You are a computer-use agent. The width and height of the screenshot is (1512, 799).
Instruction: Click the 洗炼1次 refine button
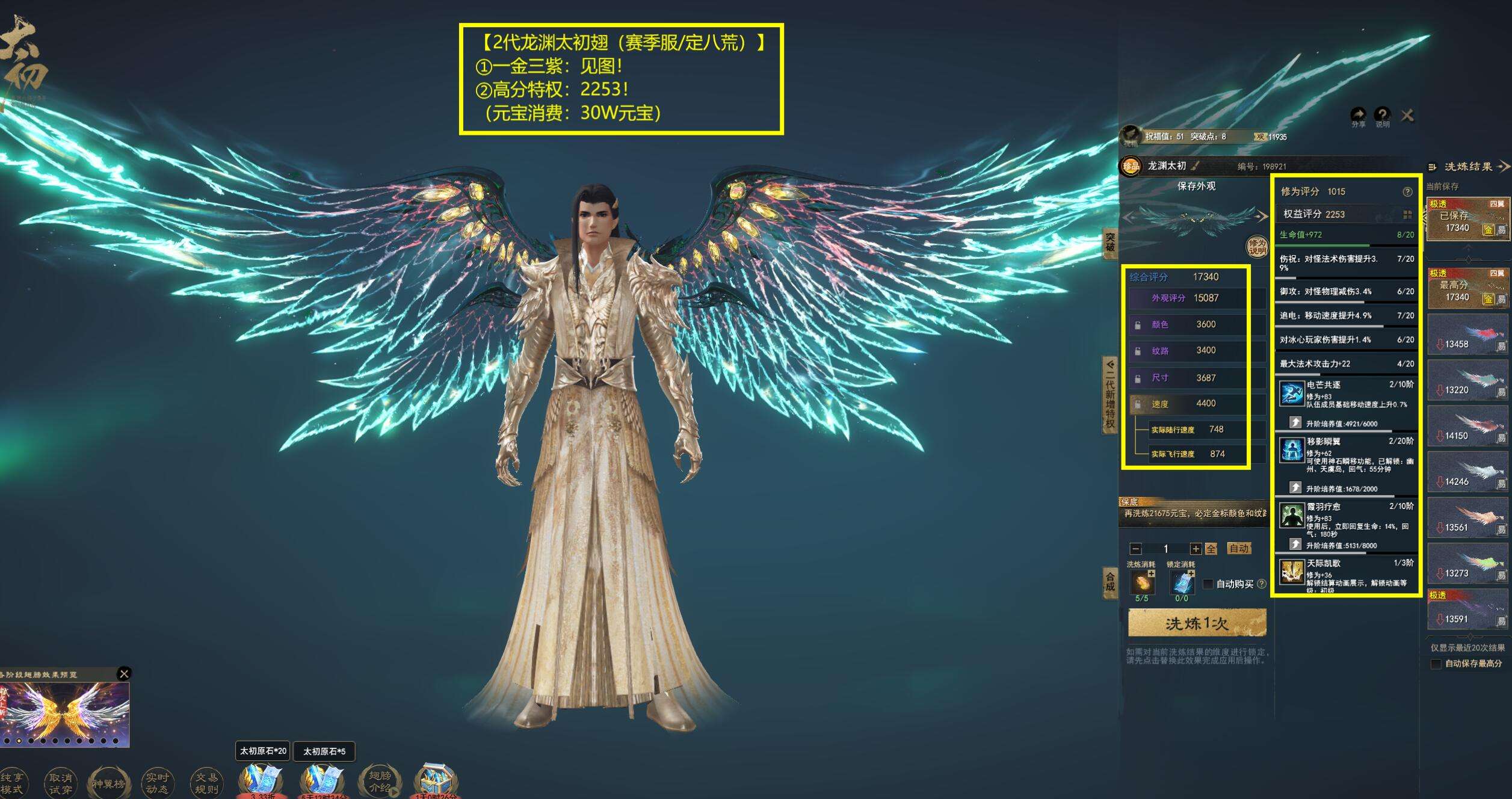pyautogui.click(x=1197, y=623)
